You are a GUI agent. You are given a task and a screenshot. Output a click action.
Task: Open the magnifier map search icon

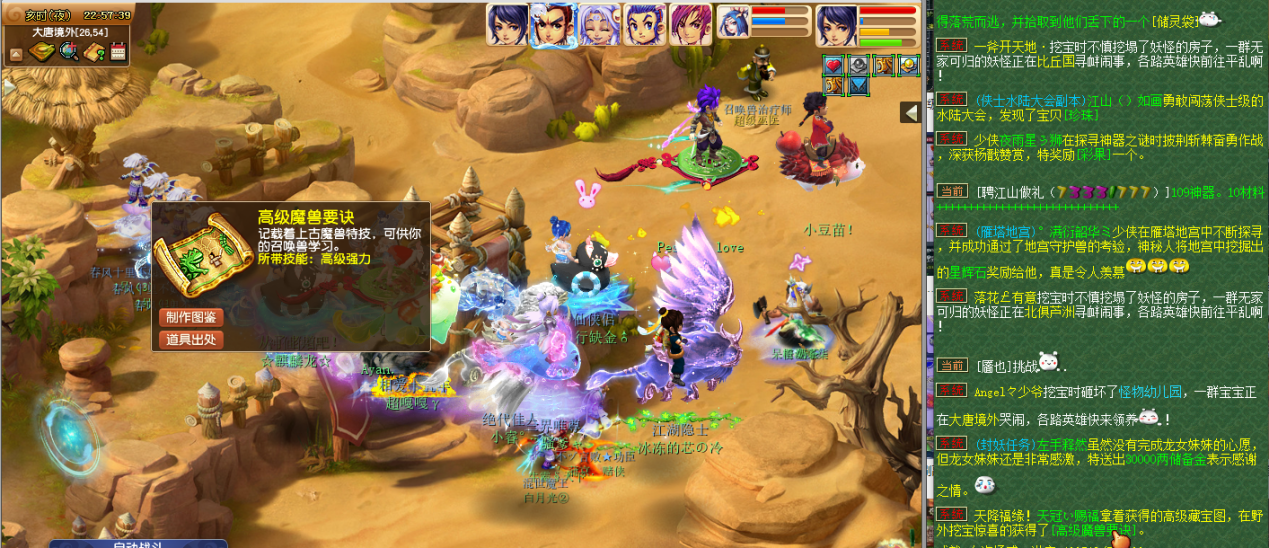(69, 51)
